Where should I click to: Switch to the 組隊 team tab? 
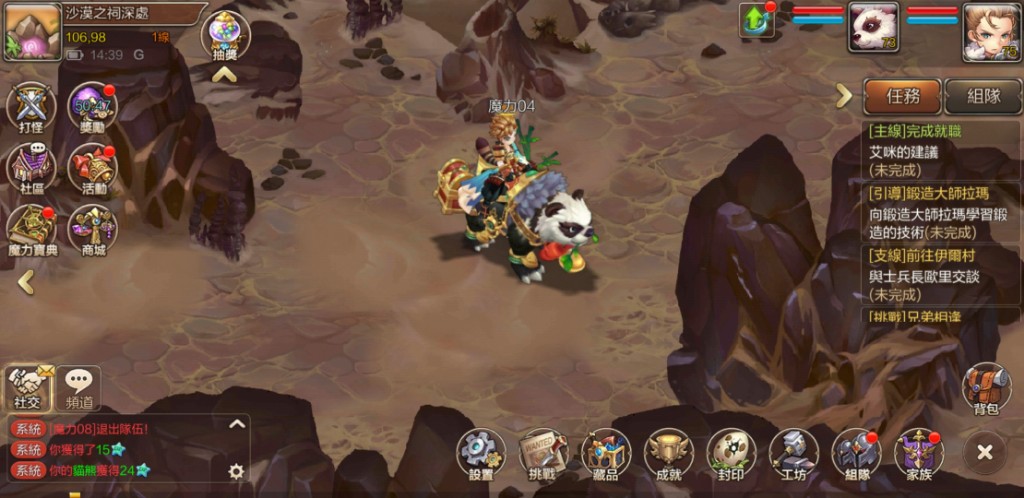click(983, 96)
